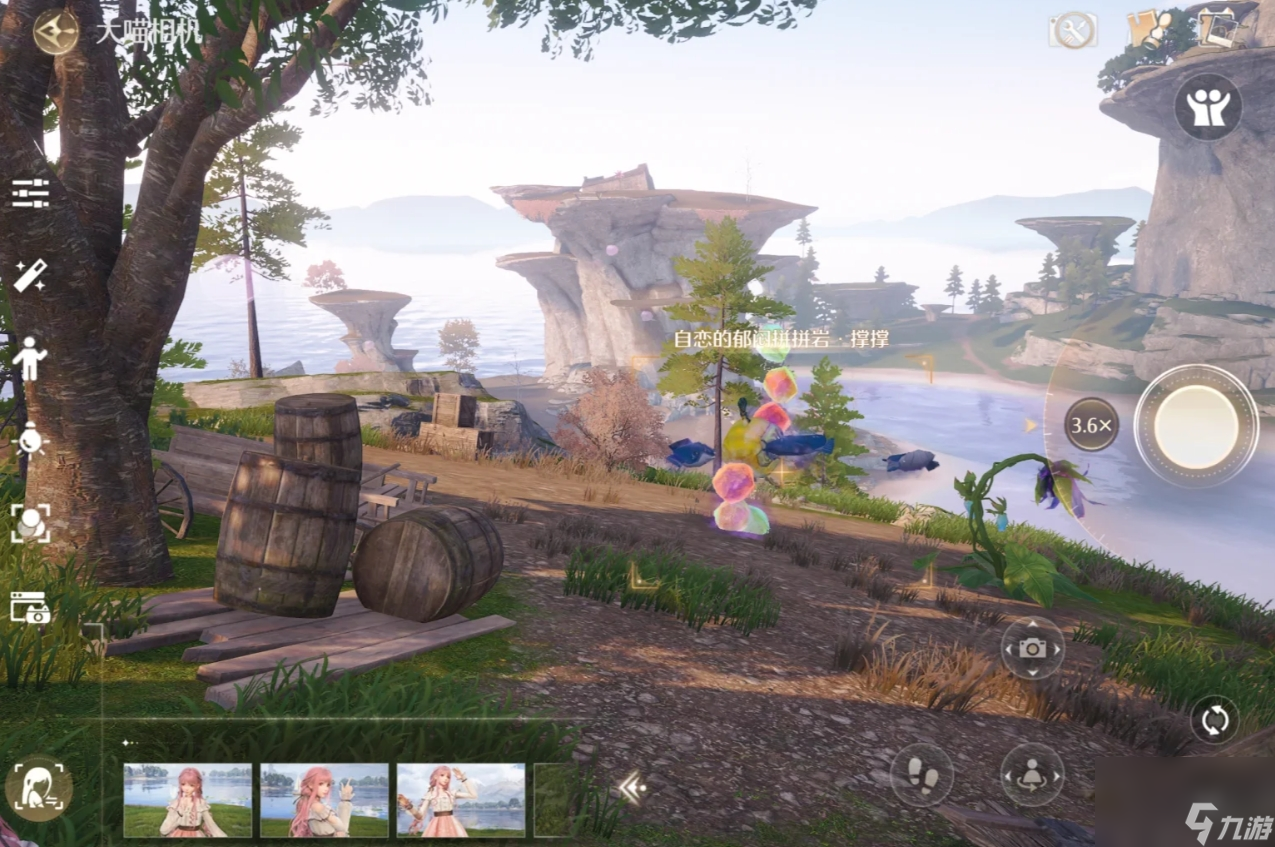Tap the 3.6× zoom level button
The width and height of the screenshot is (1275, 847).
pos(1091,425)
